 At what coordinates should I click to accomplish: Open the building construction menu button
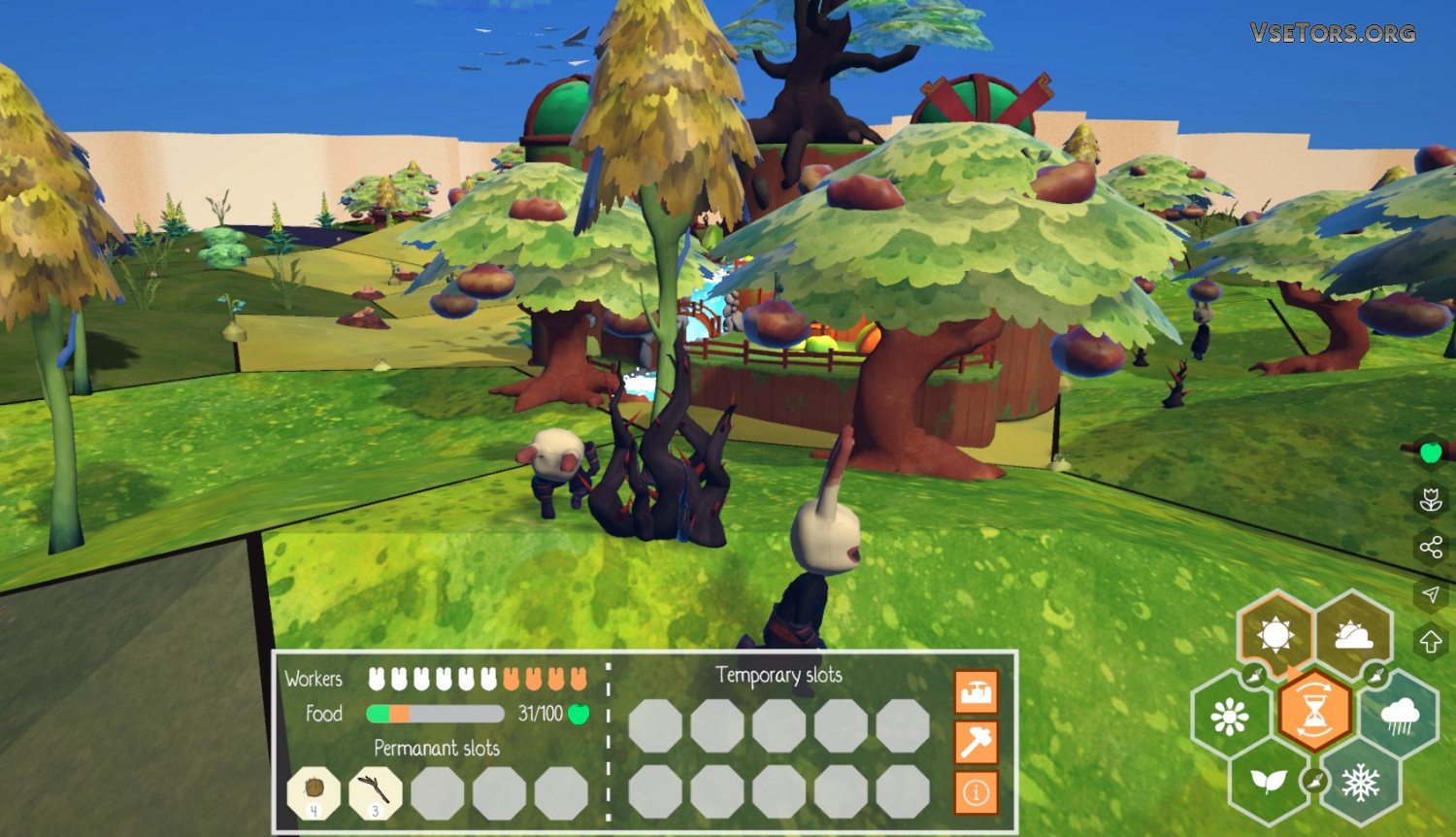tap(976, 693)
